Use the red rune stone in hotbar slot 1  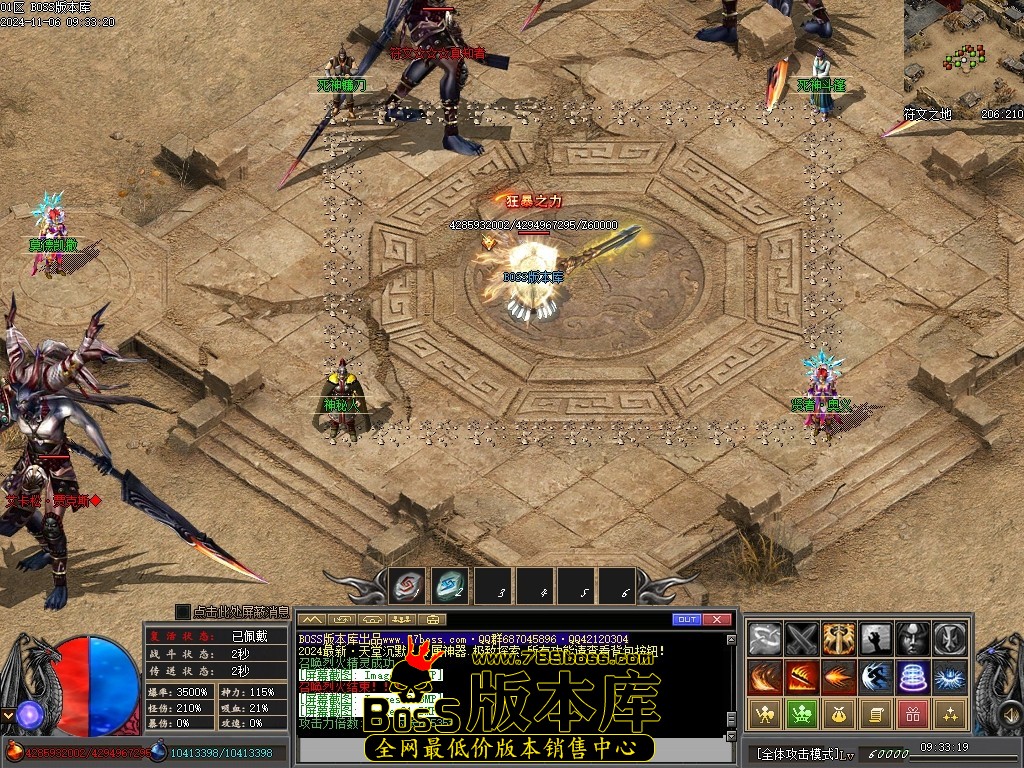click(x=407, y=585)
